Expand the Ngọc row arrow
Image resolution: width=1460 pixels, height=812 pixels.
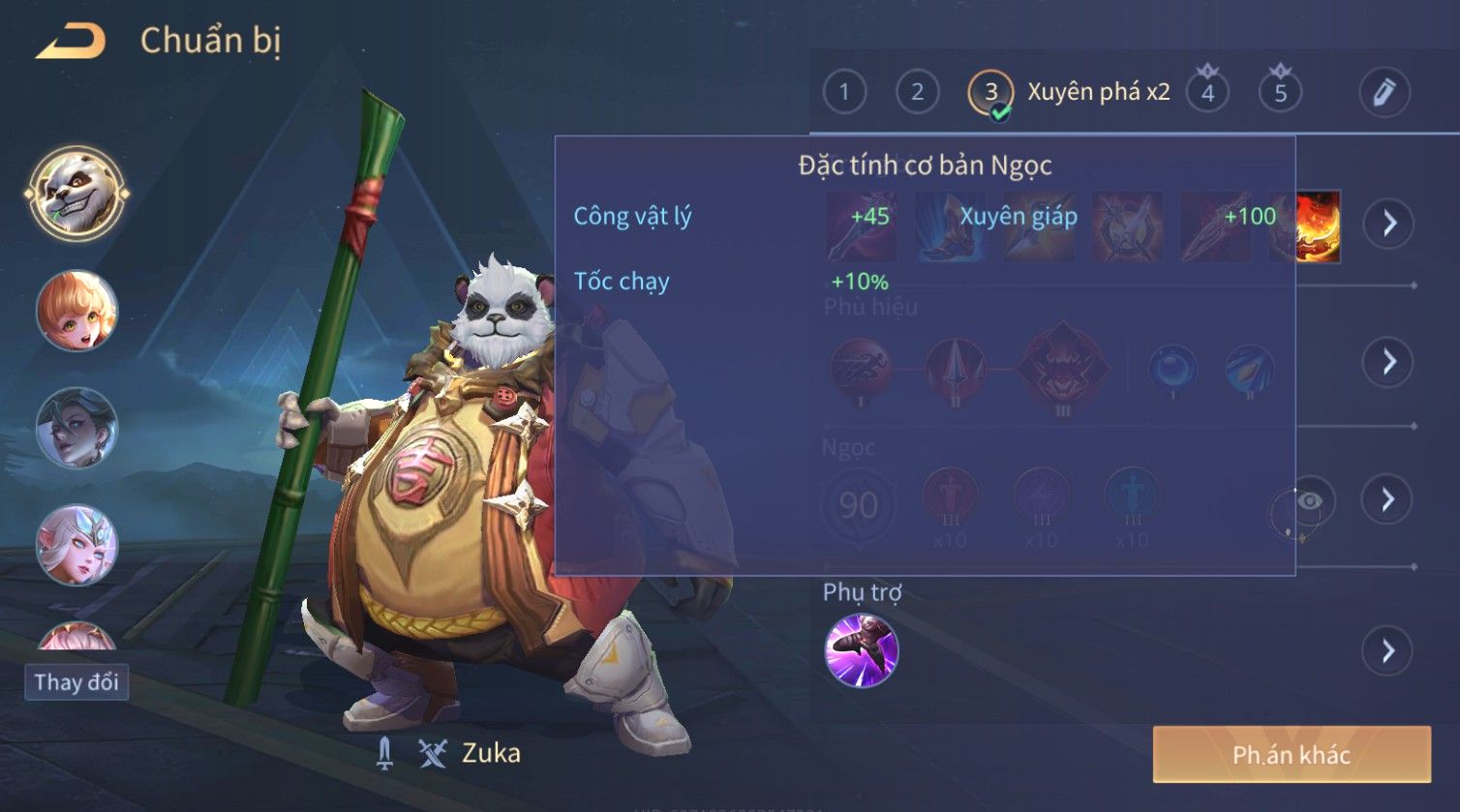(x=1387, y=499)
